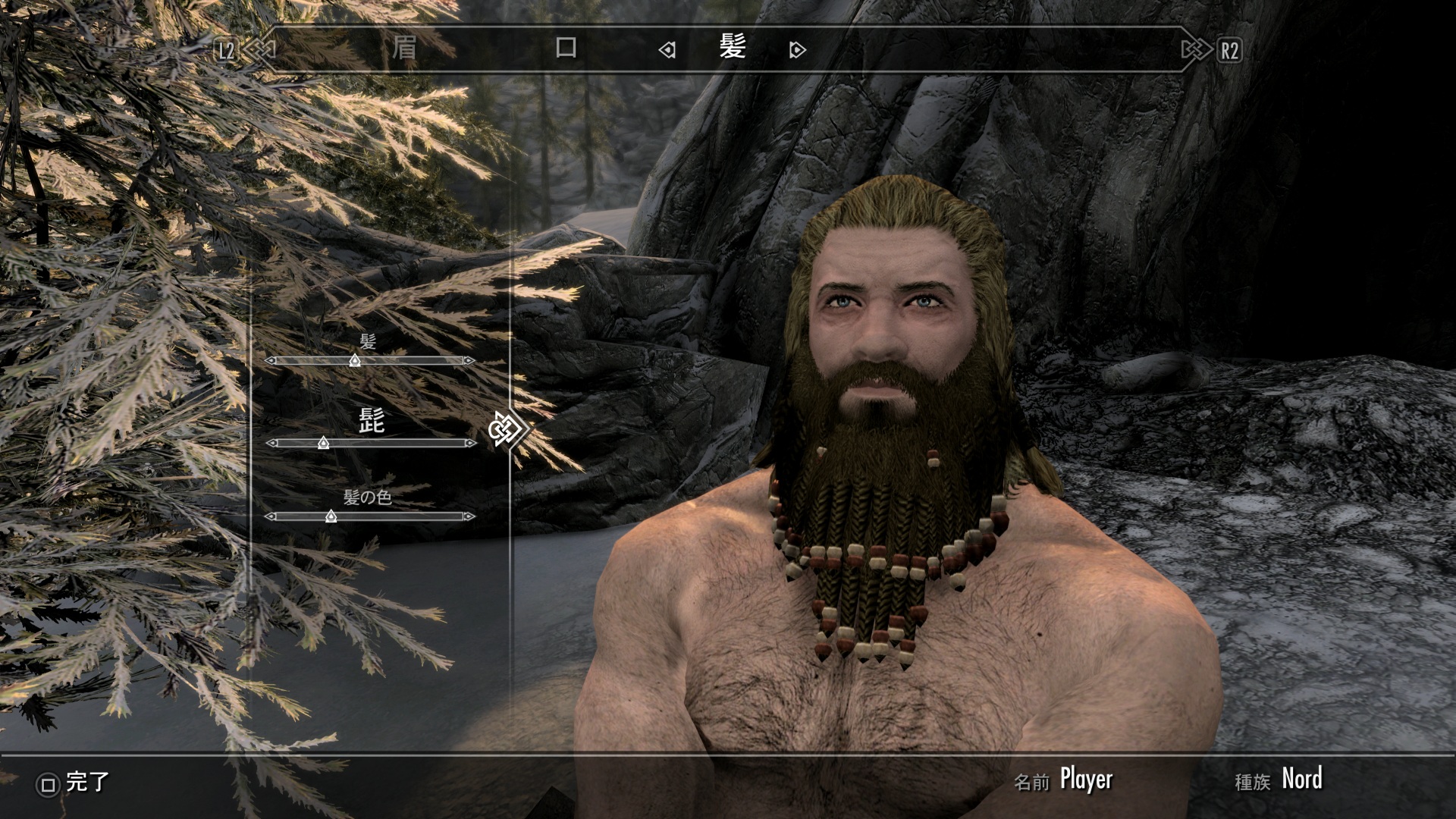Click the left arrow beside 髪 tab
The image size is (1456, 819).
[667, 50]
